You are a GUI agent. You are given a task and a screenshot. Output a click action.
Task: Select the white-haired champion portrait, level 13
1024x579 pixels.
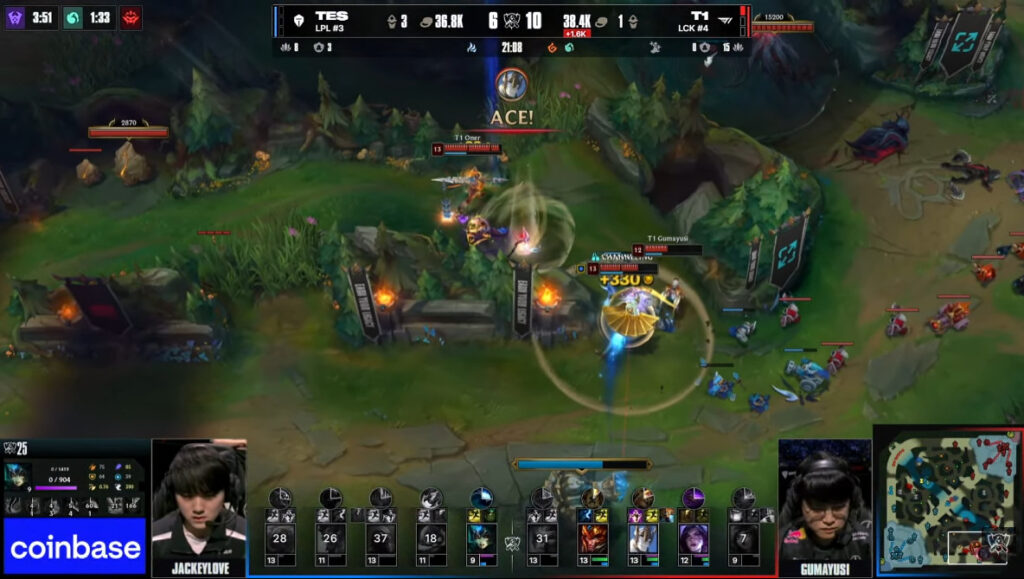click(x=643, y=539)
